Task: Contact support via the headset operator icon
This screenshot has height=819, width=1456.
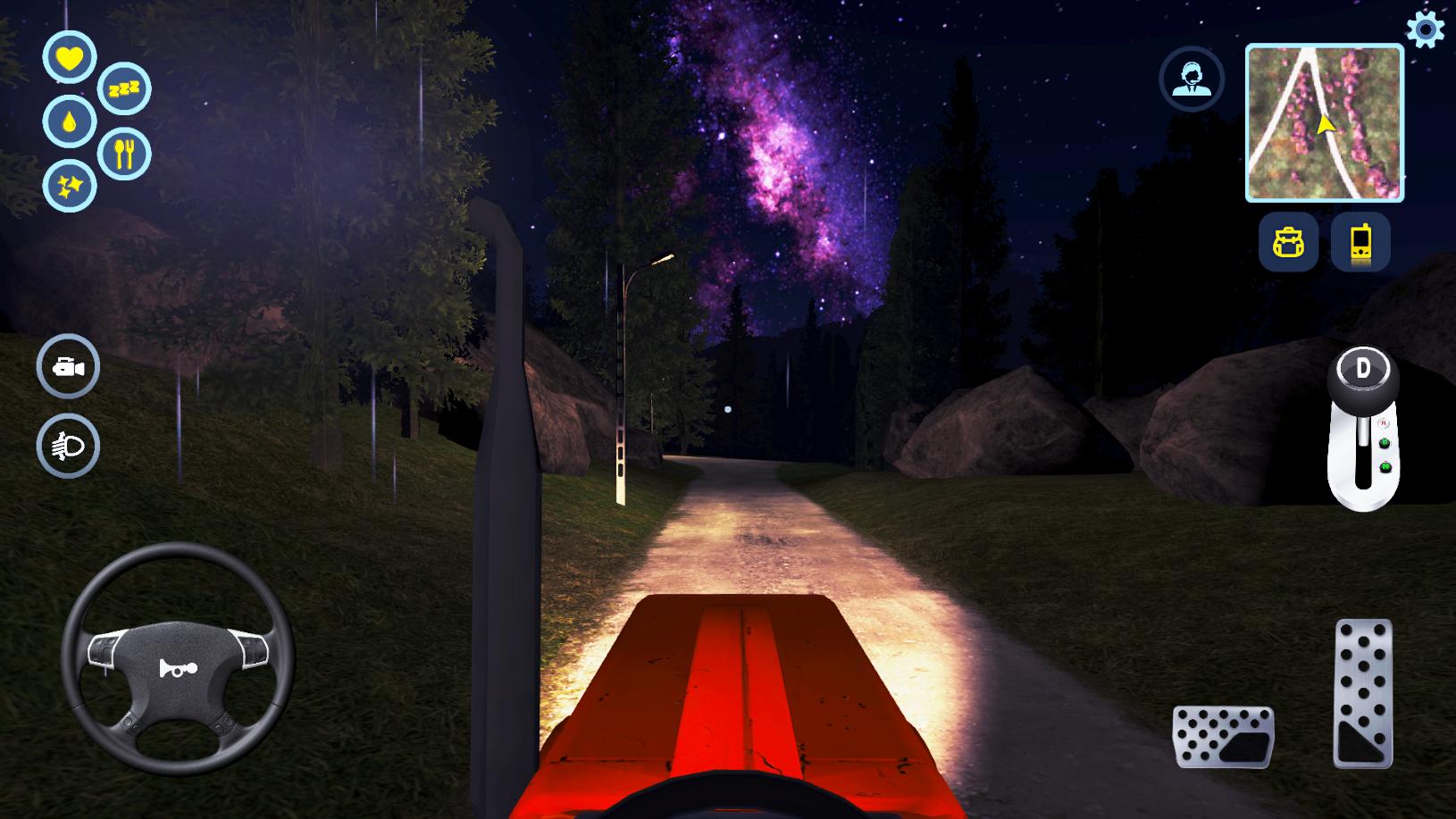Action: click(1194, 79)
